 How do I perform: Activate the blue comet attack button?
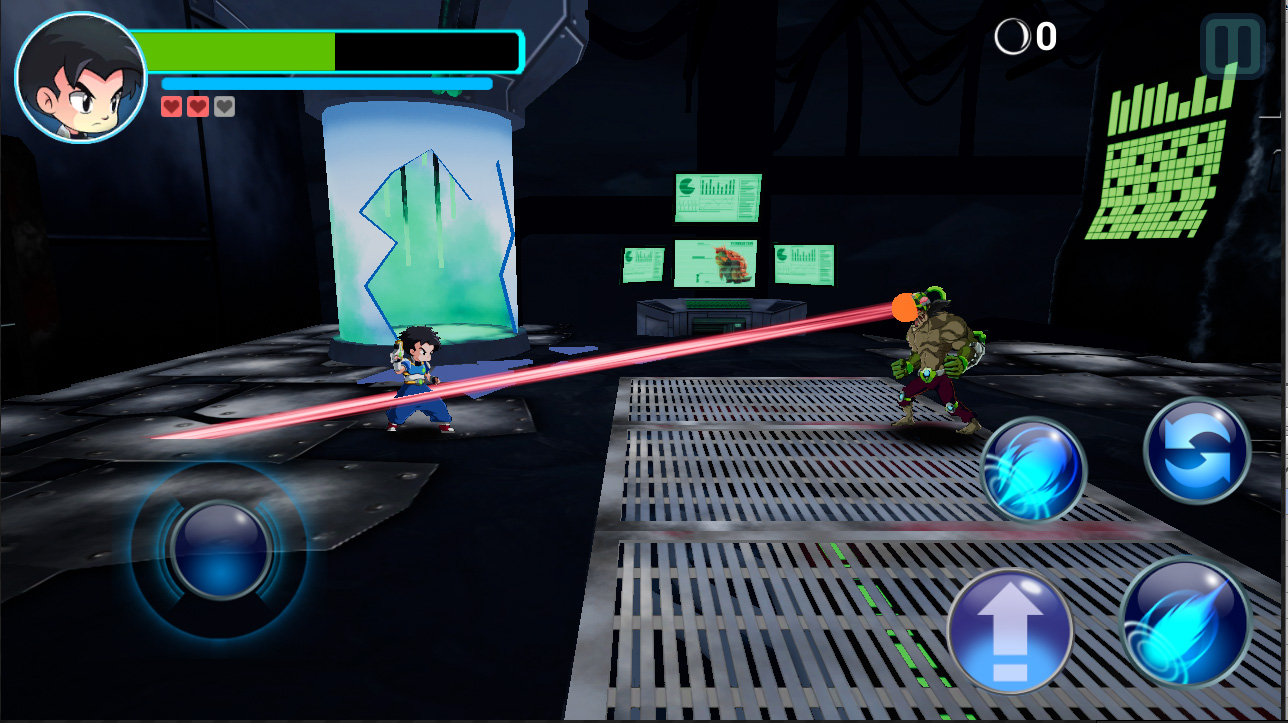pos(1185,621)
